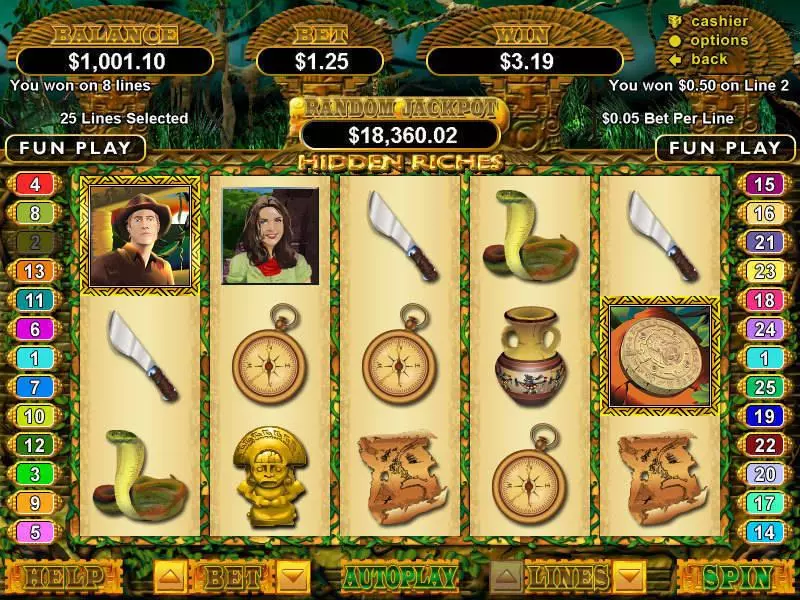Open the options menu
This screenshot has height=600, width=800.
pyautogui.click(x=719, y=40)
